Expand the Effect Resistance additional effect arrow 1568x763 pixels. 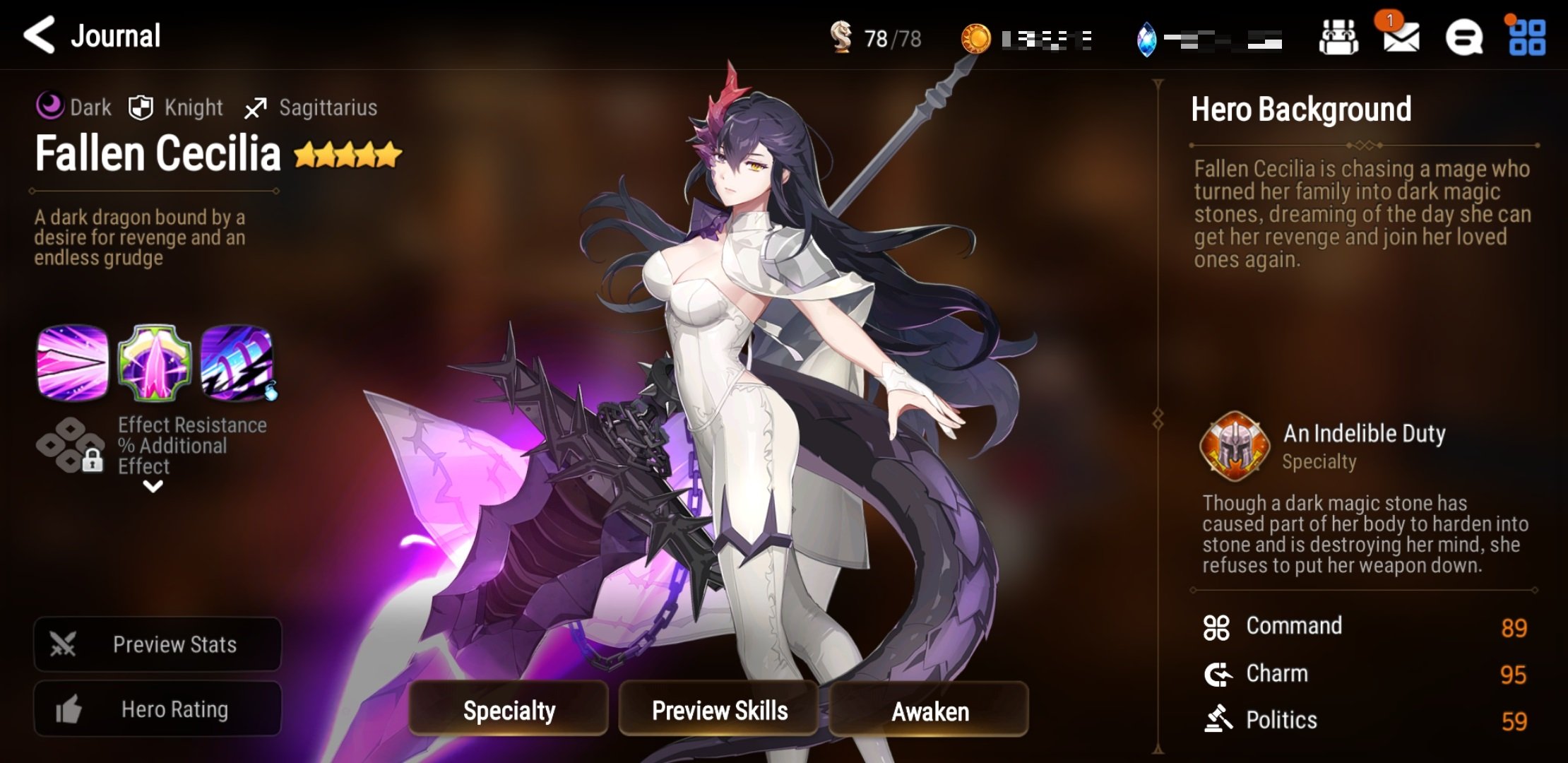point(153,486)
